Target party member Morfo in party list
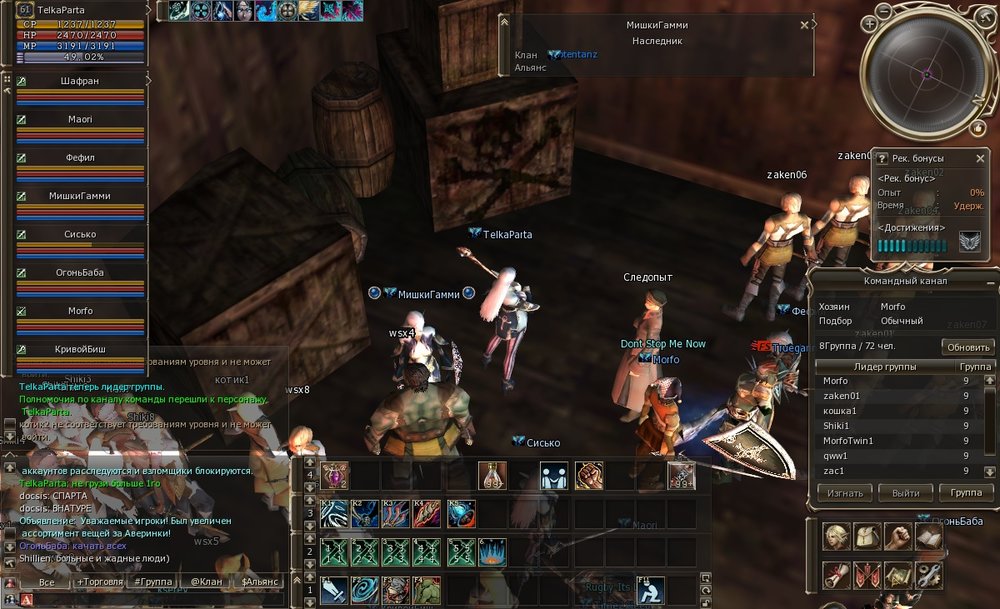1000x609 pixels. [80, 311]
